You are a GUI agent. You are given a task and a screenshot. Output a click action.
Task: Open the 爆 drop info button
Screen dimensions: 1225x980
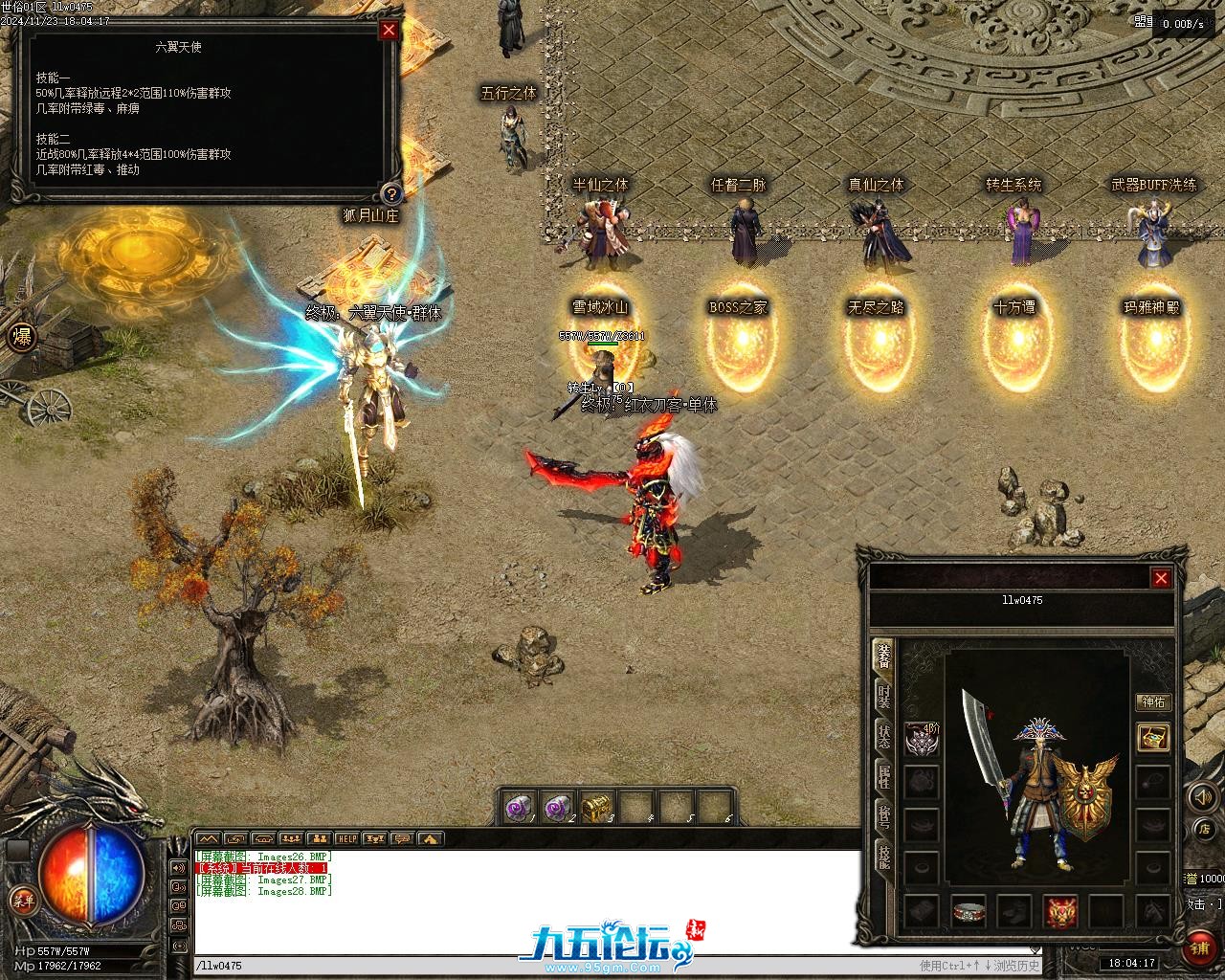(x=21, y=336)
